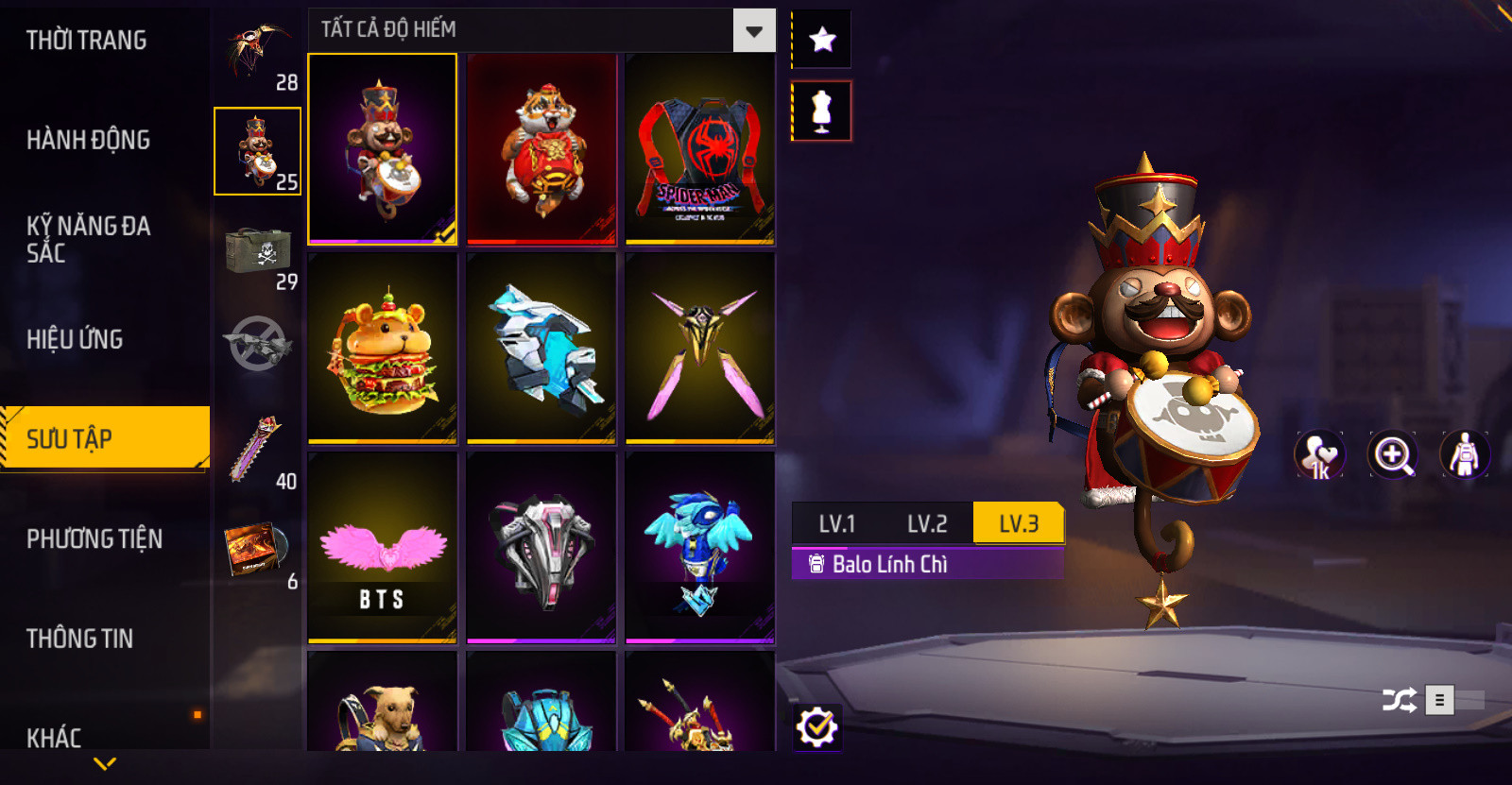
Task: Choose the hamburger bear backpack
Action: point(383,349)
